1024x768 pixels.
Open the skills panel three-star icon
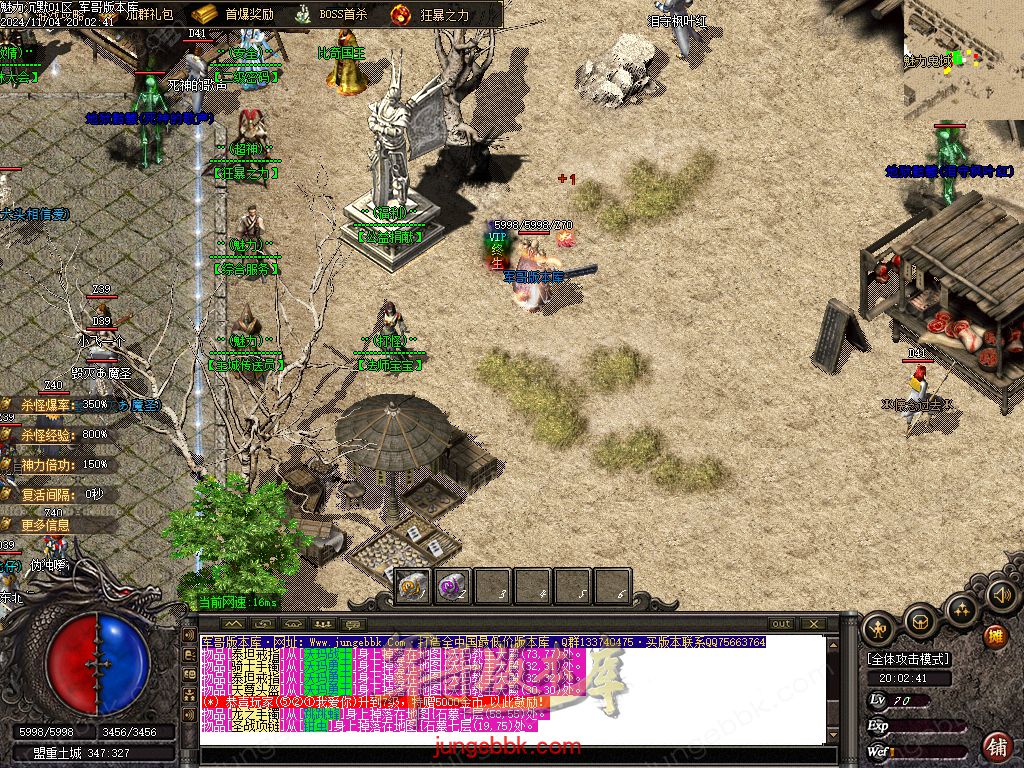[962, 608]
